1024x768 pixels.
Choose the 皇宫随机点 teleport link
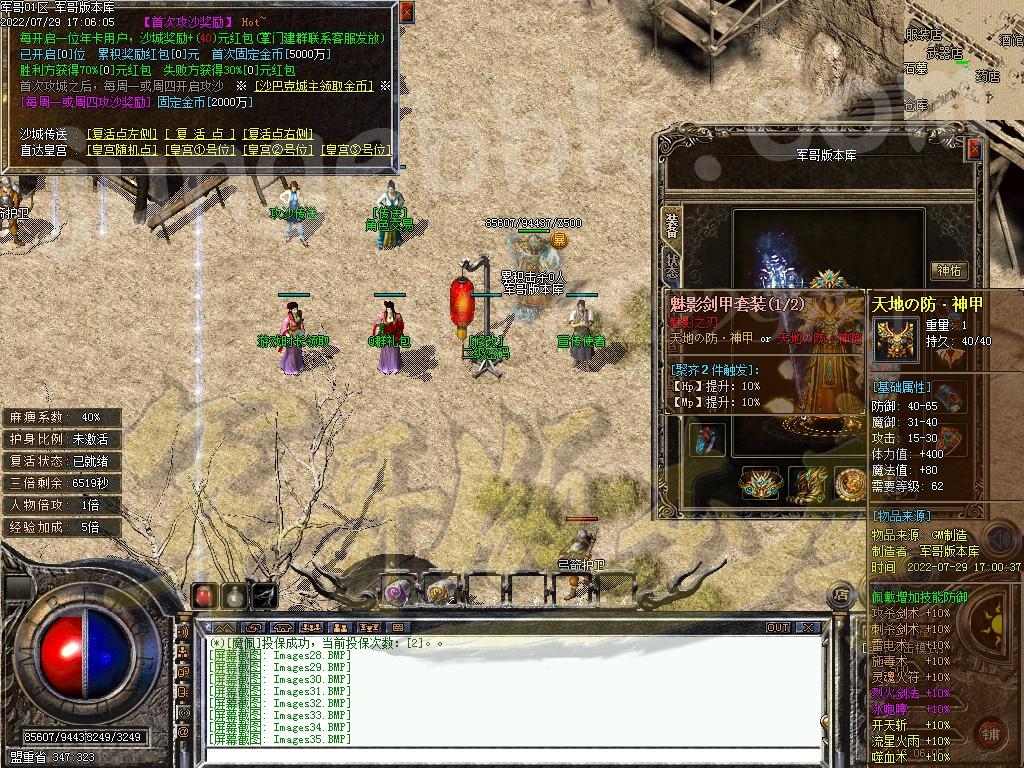tap(122, 150)
